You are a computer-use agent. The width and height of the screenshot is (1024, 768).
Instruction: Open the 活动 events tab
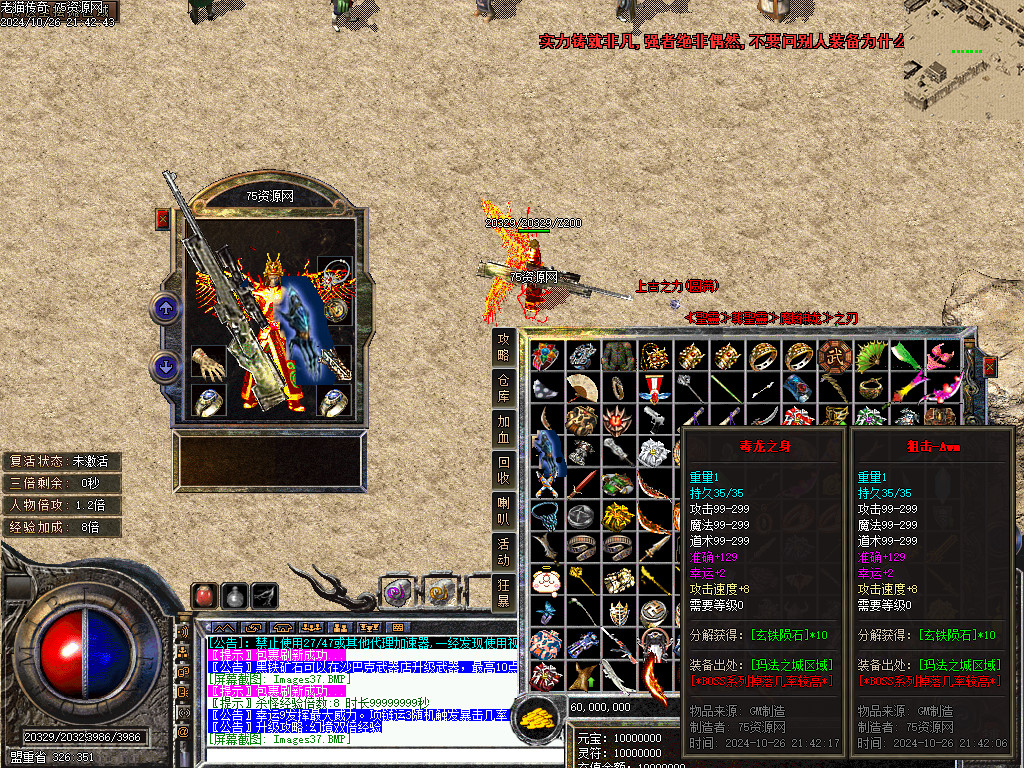tap(505, 552)
